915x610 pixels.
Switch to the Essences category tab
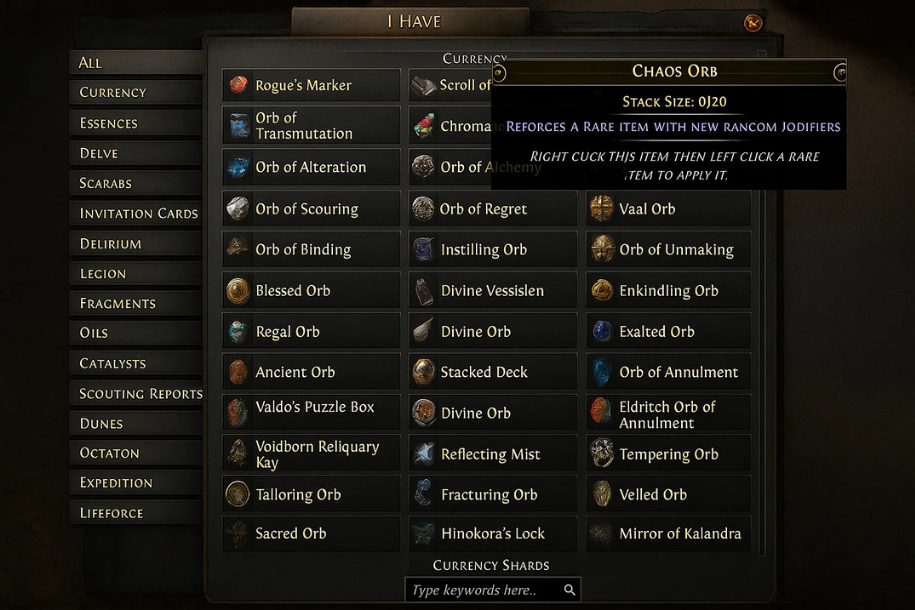pos(109,123)
